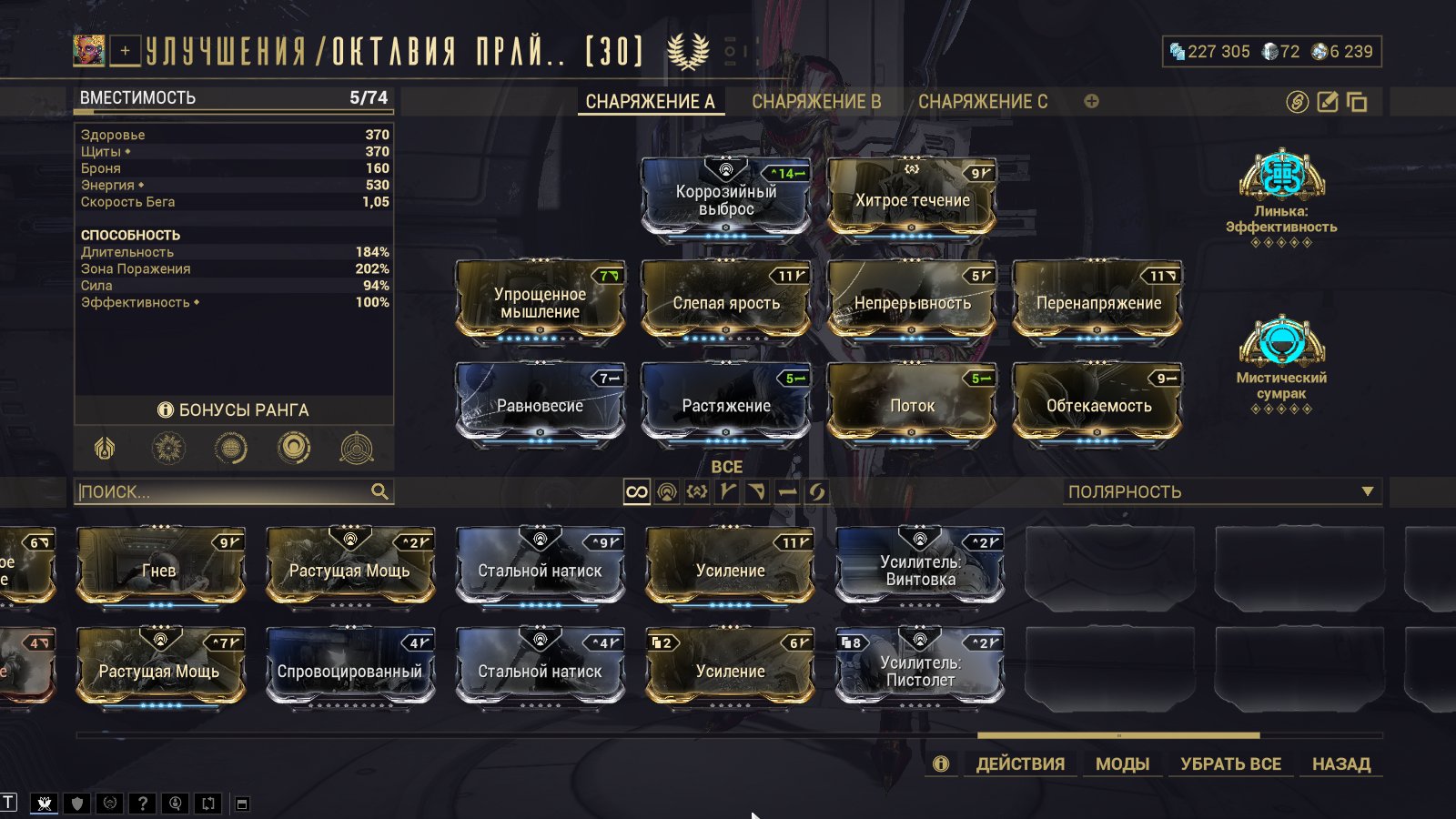This screenshot has width=1456, height=819.
Task: Pick the Спровоцированный mod card
Action: tap(350, 670)
